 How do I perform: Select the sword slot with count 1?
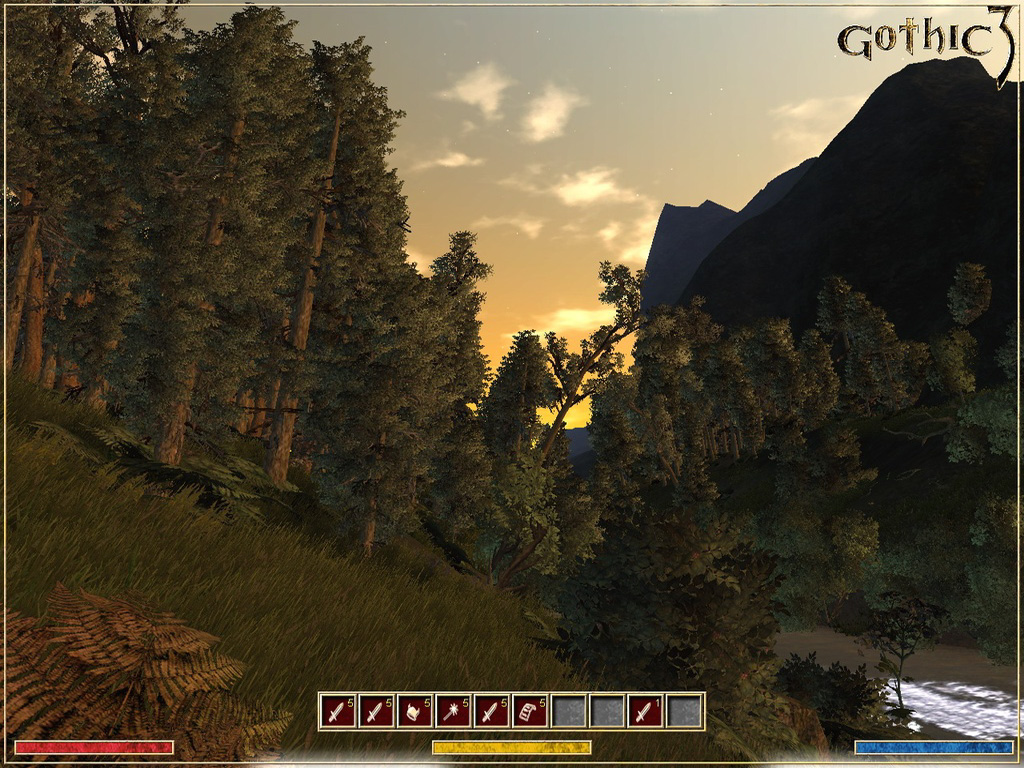click(646, 711)
